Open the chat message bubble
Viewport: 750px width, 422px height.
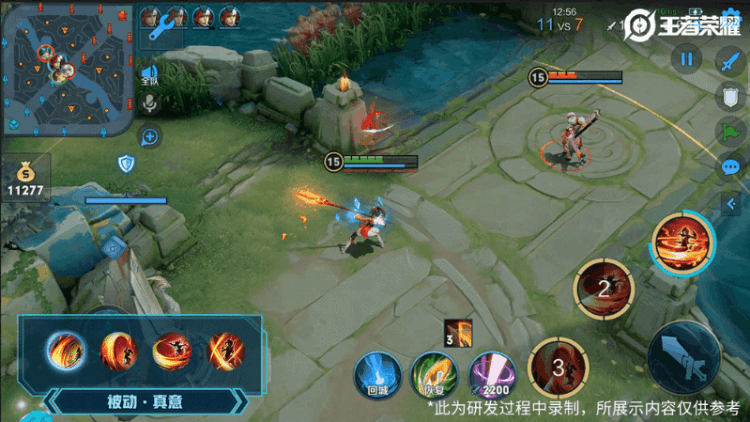[x=730, y=166]
